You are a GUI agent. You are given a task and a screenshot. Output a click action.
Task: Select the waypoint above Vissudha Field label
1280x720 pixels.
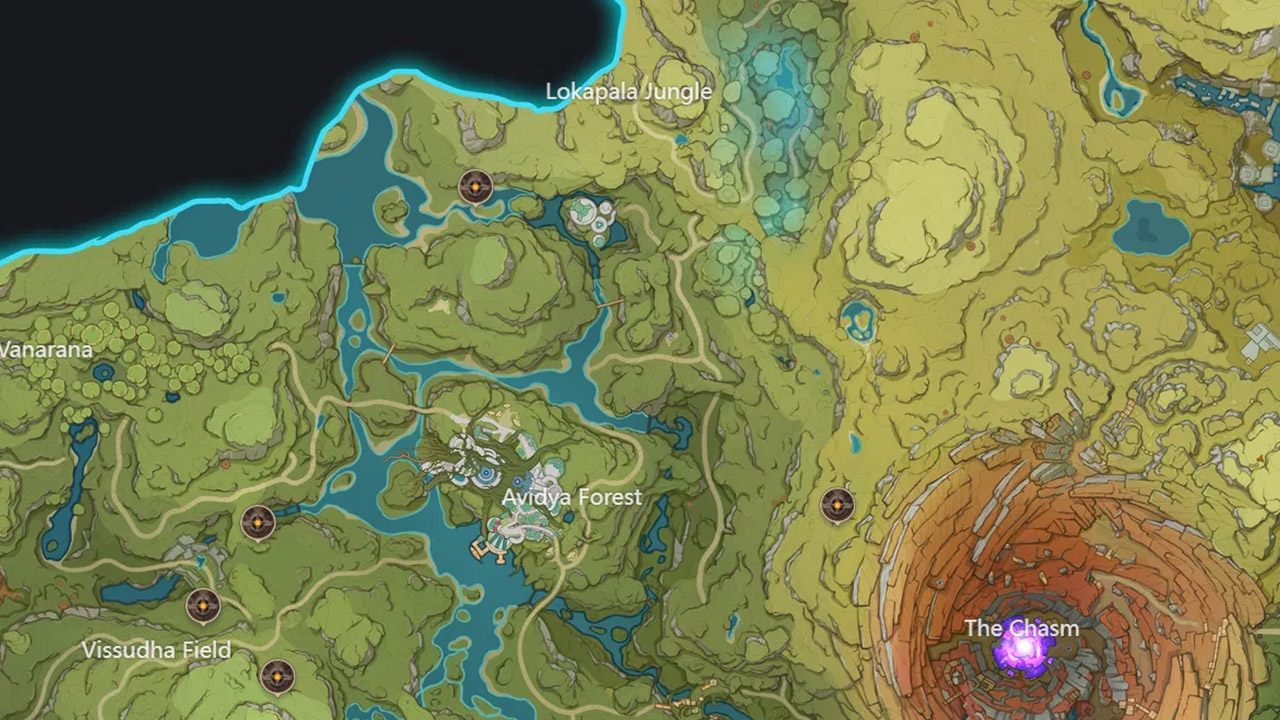pos(204,605)
